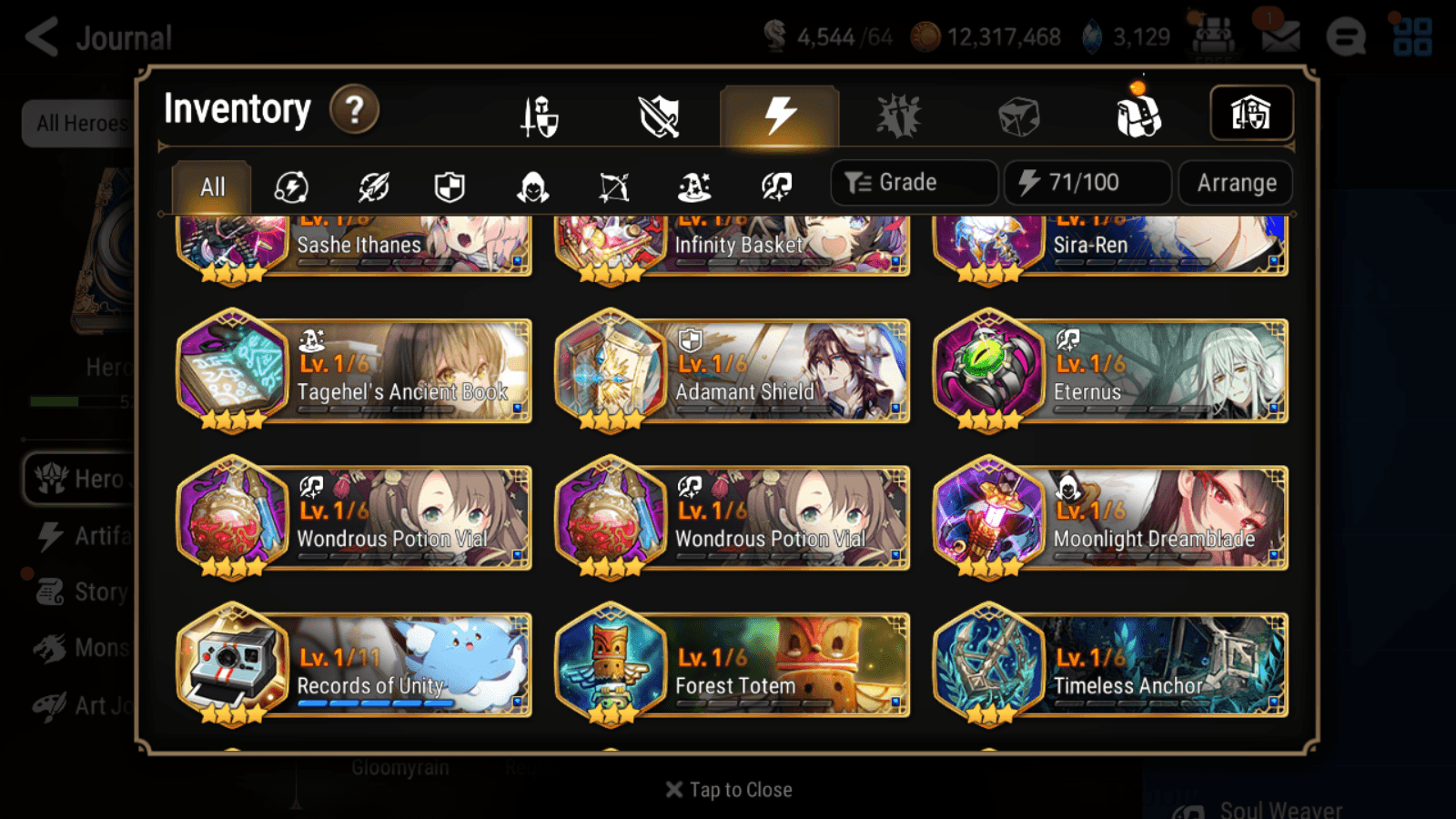The width and height of the screenshot is (1456, 819).
Task: Select the Mage wizard-hat class filter
Action: (x=693, y=187)
